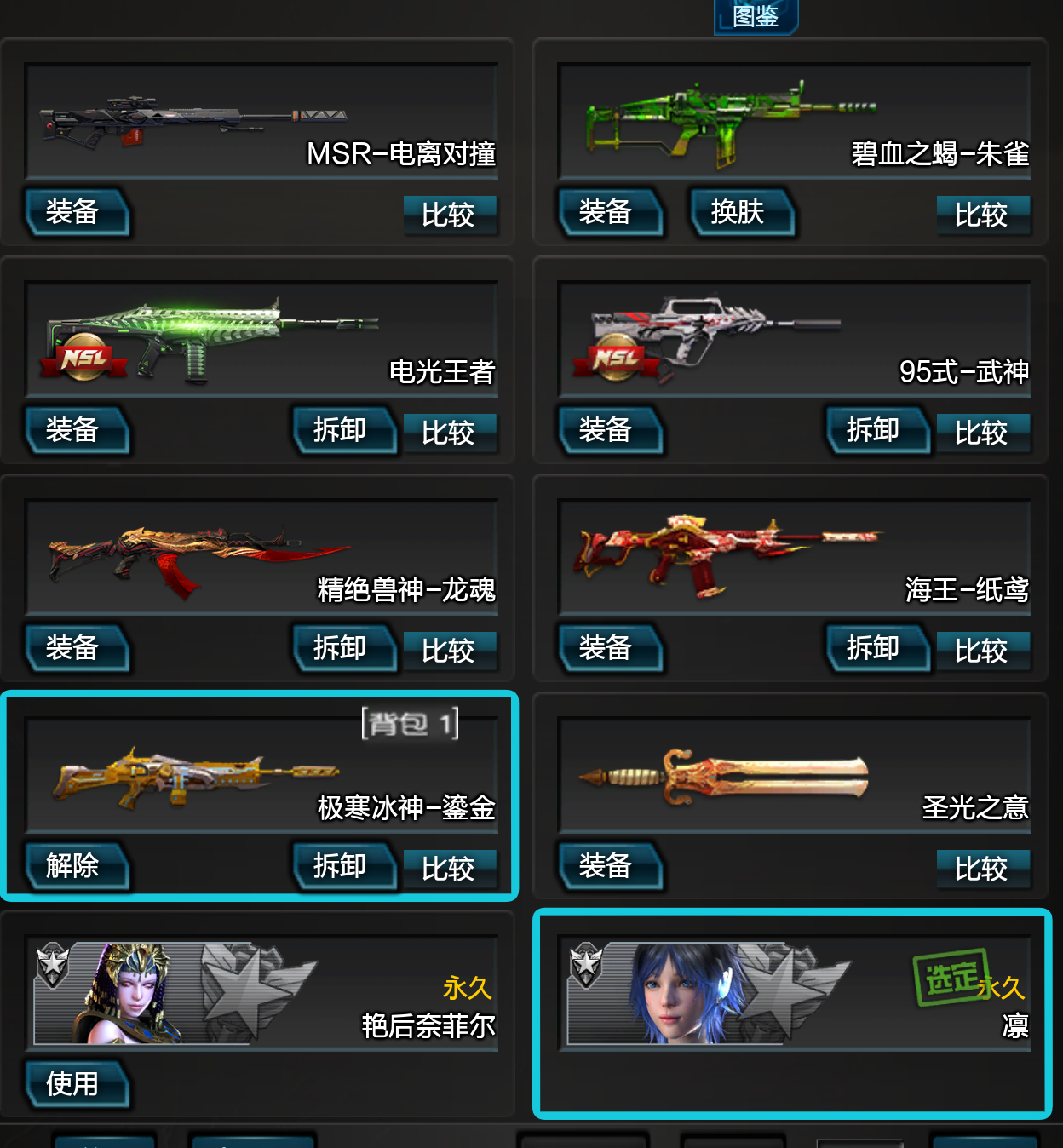Compare the 极寒冰神-鎏金 weapon
1063x1148 pixels.
(x=449, y=869)
